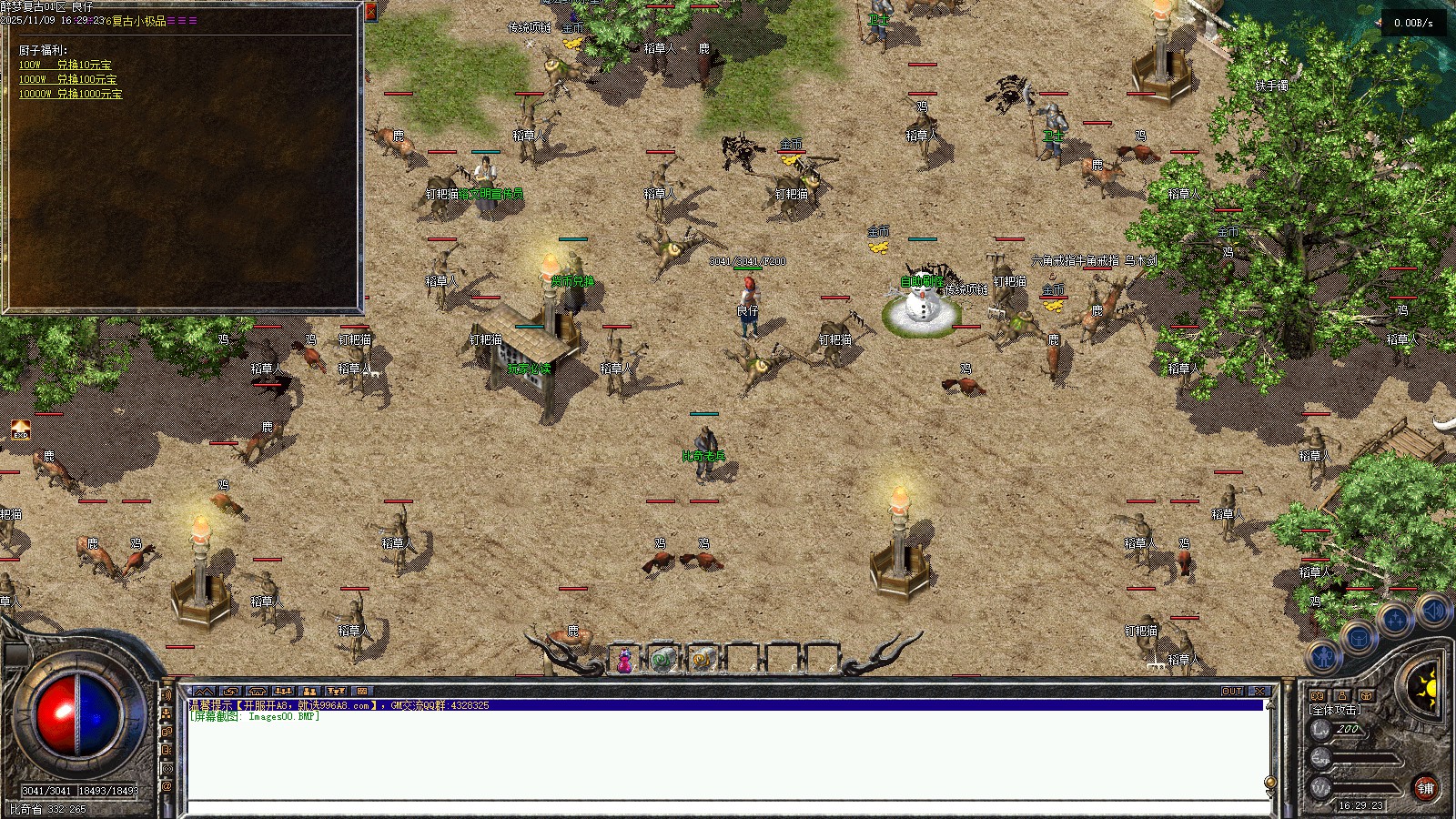Viewport: 1456px width, 819px height.
Task: Click the first mountain-shaped chat toolbar button
Action: [x=204, y=692]
